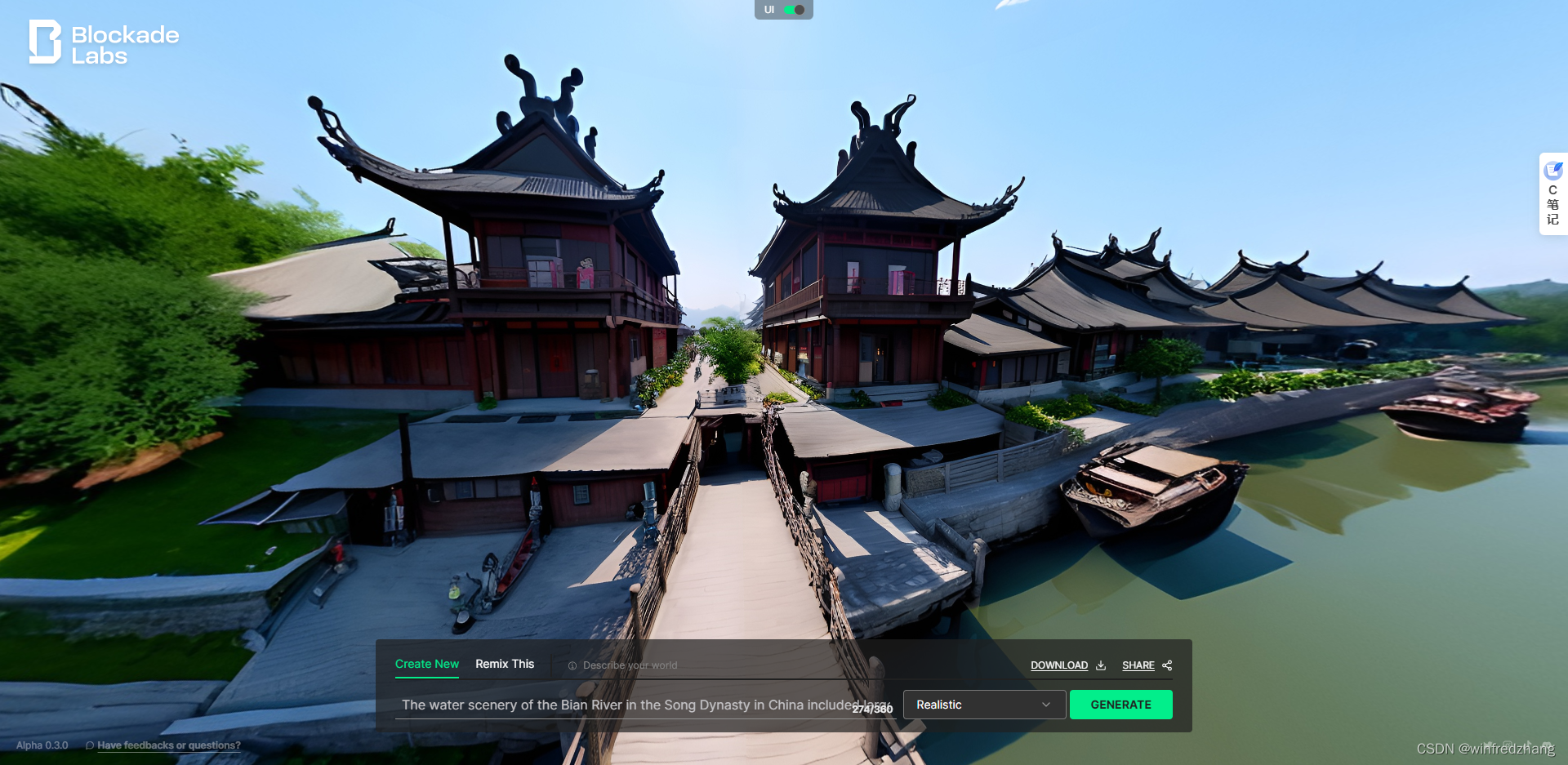The image size is (1568, 765).
Task: Download the generated skybox
Action: pos(1067,665)
